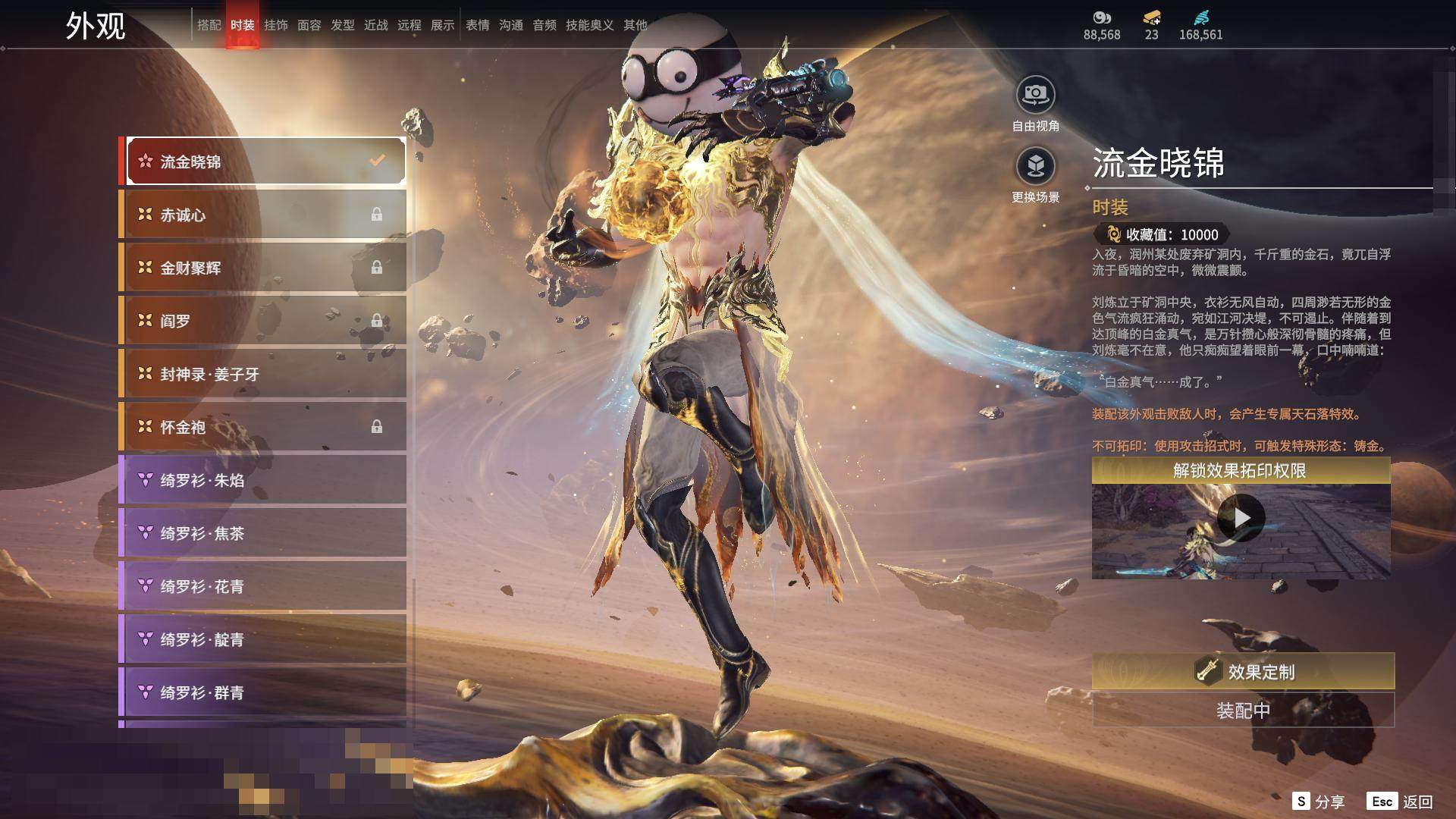The image size is (1456, 819).
Task: Open 效果定制 effect customization
Action: pyautogui.click(x=1243, y=671)
